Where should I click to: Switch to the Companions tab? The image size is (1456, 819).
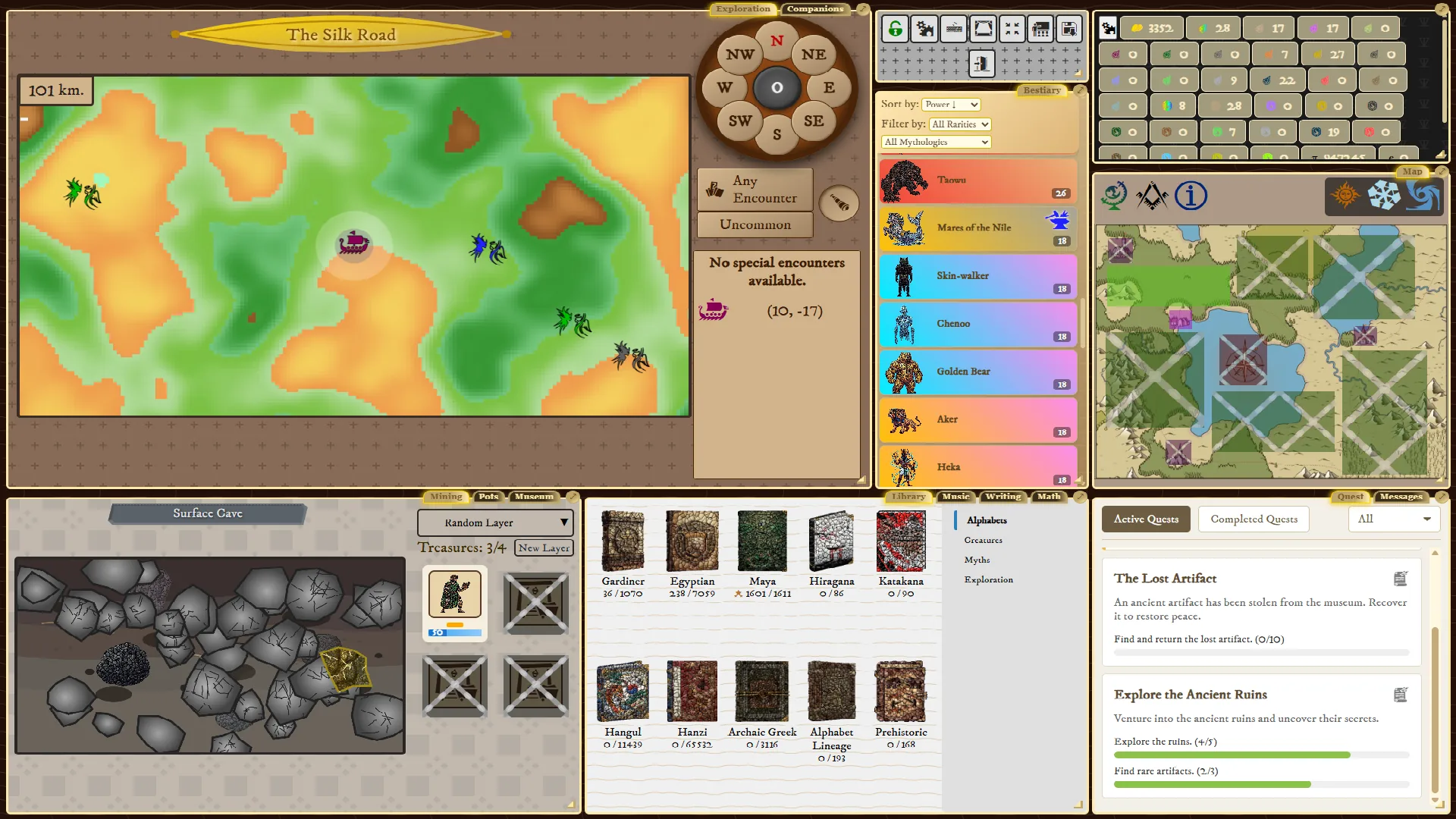pos(814,9)
